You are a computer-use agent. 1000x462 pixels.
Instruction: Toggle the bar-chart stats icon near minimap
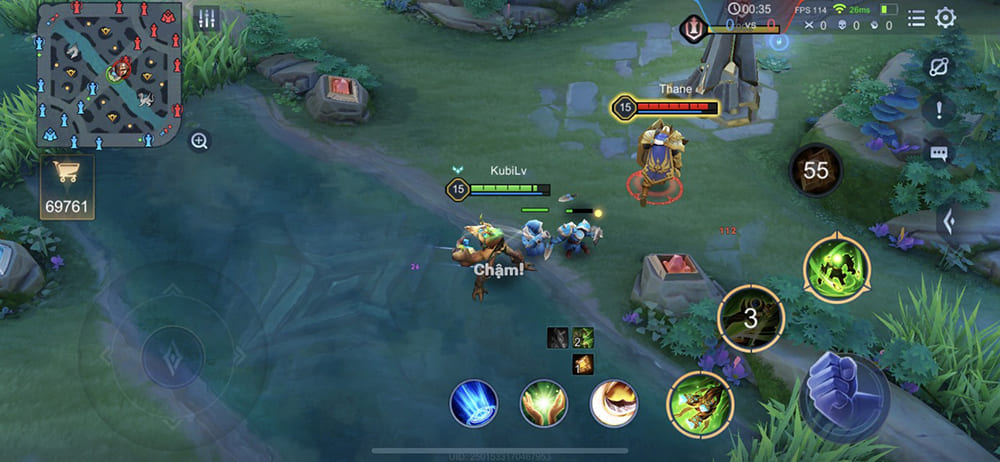point(207,18)
